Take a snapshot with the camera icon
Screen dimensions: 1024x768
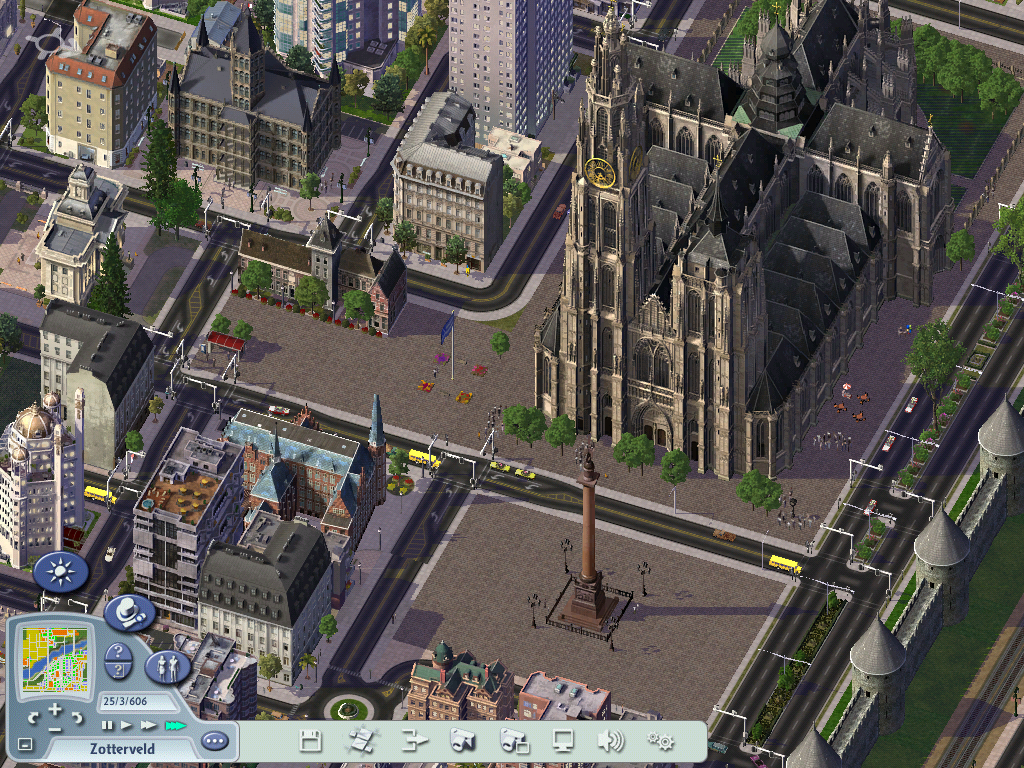tap(462, 741)
